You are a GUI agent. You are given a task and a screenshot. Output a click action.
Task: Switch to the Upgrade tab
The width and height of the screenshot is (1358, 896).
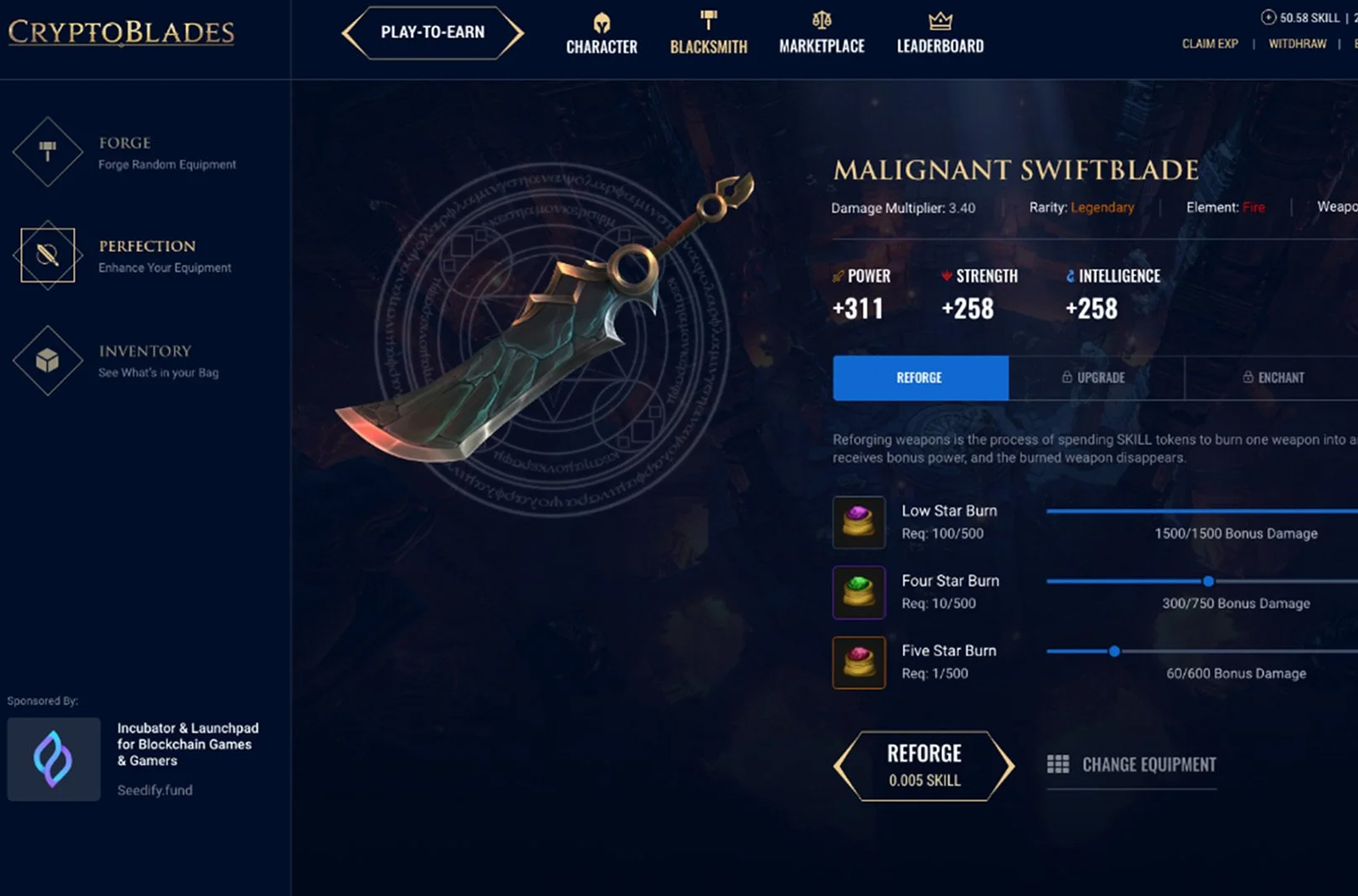pyautogui.click(x=1095, y=378)
